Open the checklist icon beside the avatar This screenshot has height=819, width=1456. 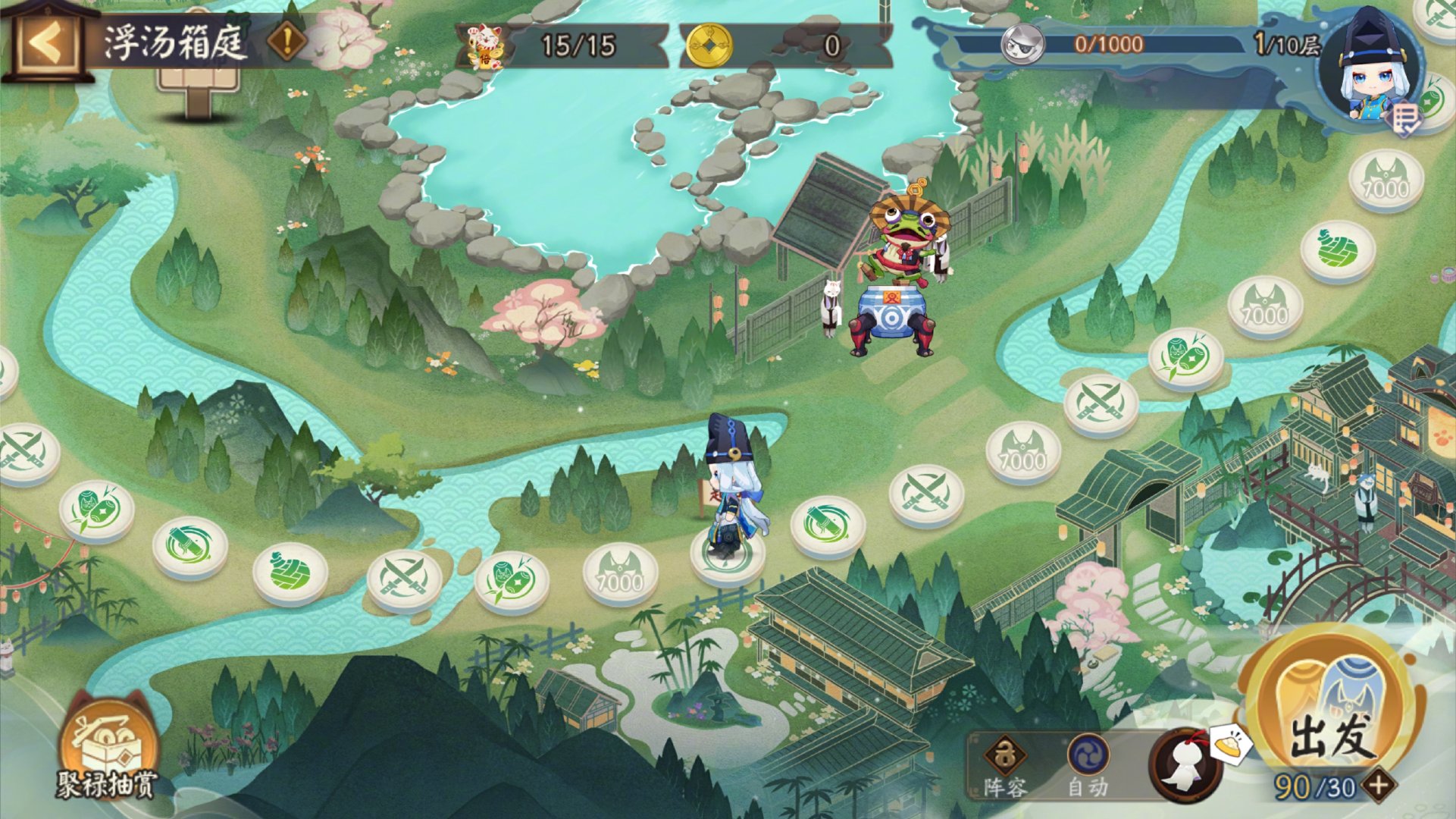pos(1405,119)
